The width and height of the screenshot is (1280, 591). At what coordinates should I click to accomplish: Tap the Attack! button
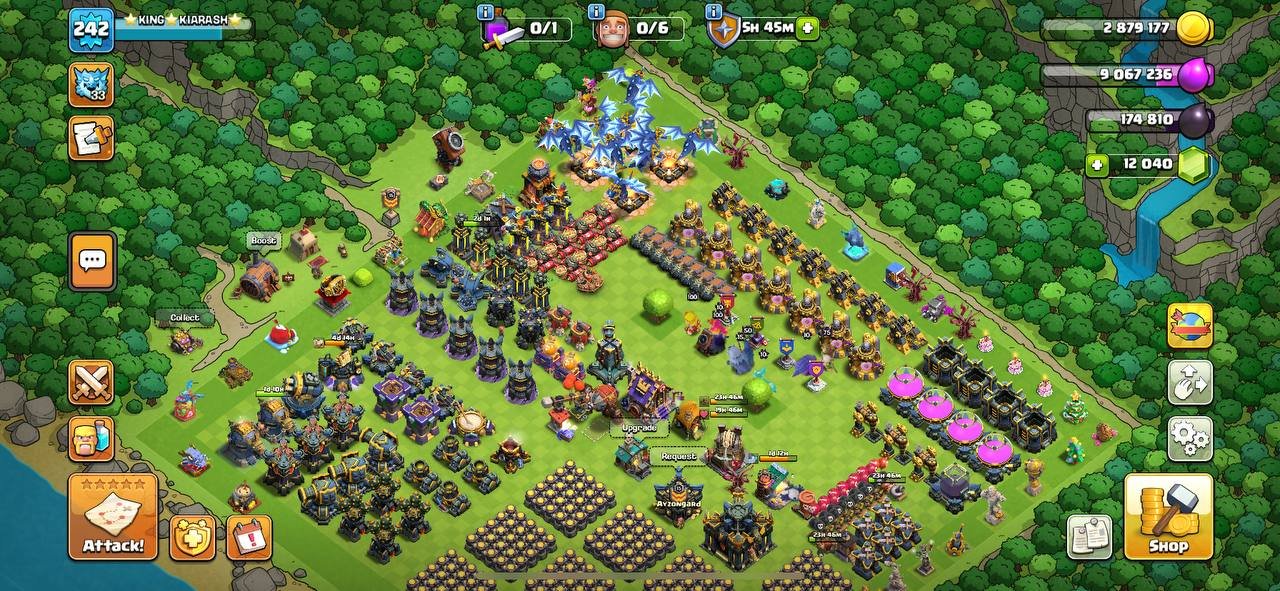[113, 517]
